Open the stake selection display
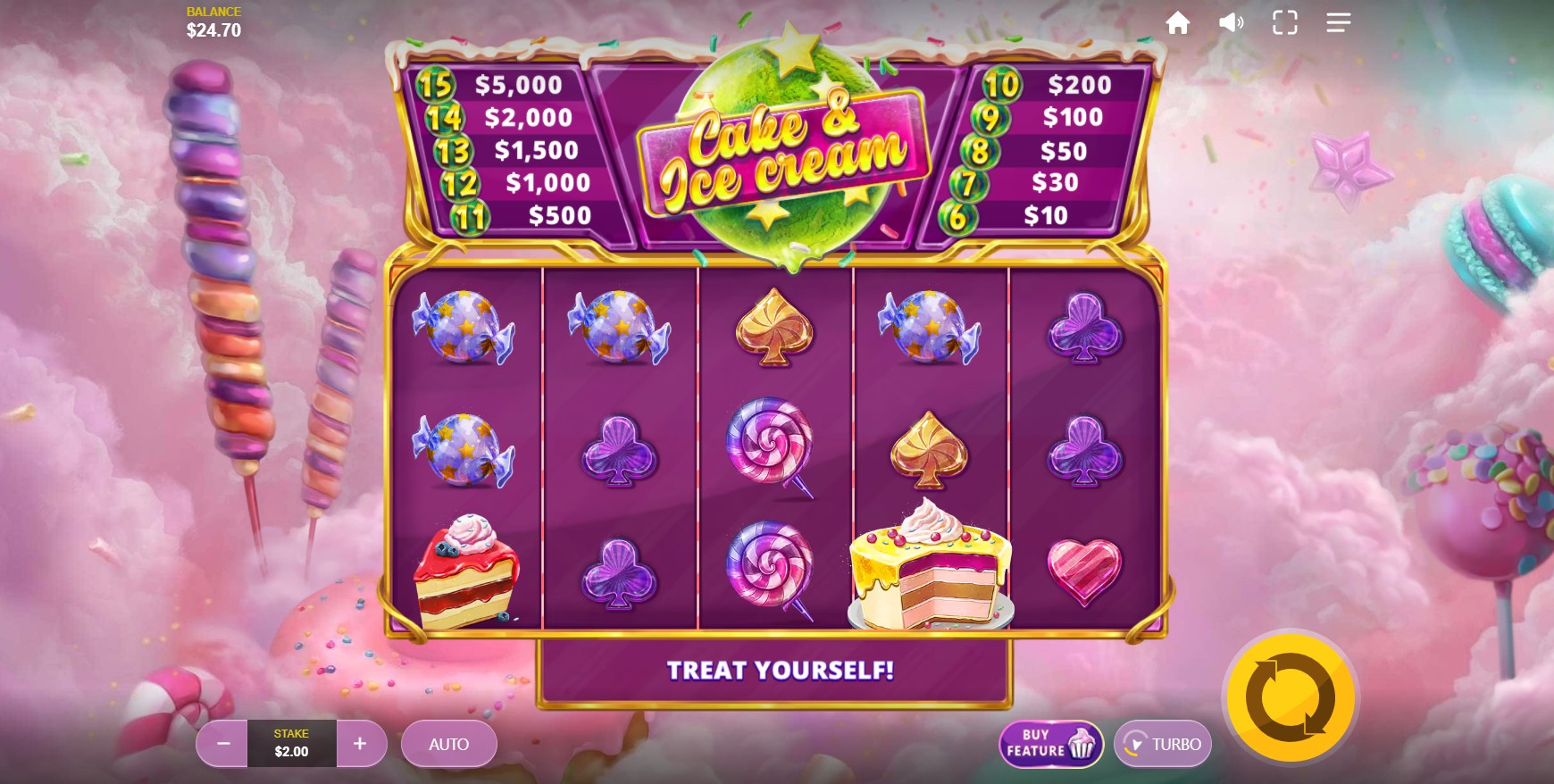The width and height of the screenshot is (1554, 784). pyautogui.click(x=291, y=743)
